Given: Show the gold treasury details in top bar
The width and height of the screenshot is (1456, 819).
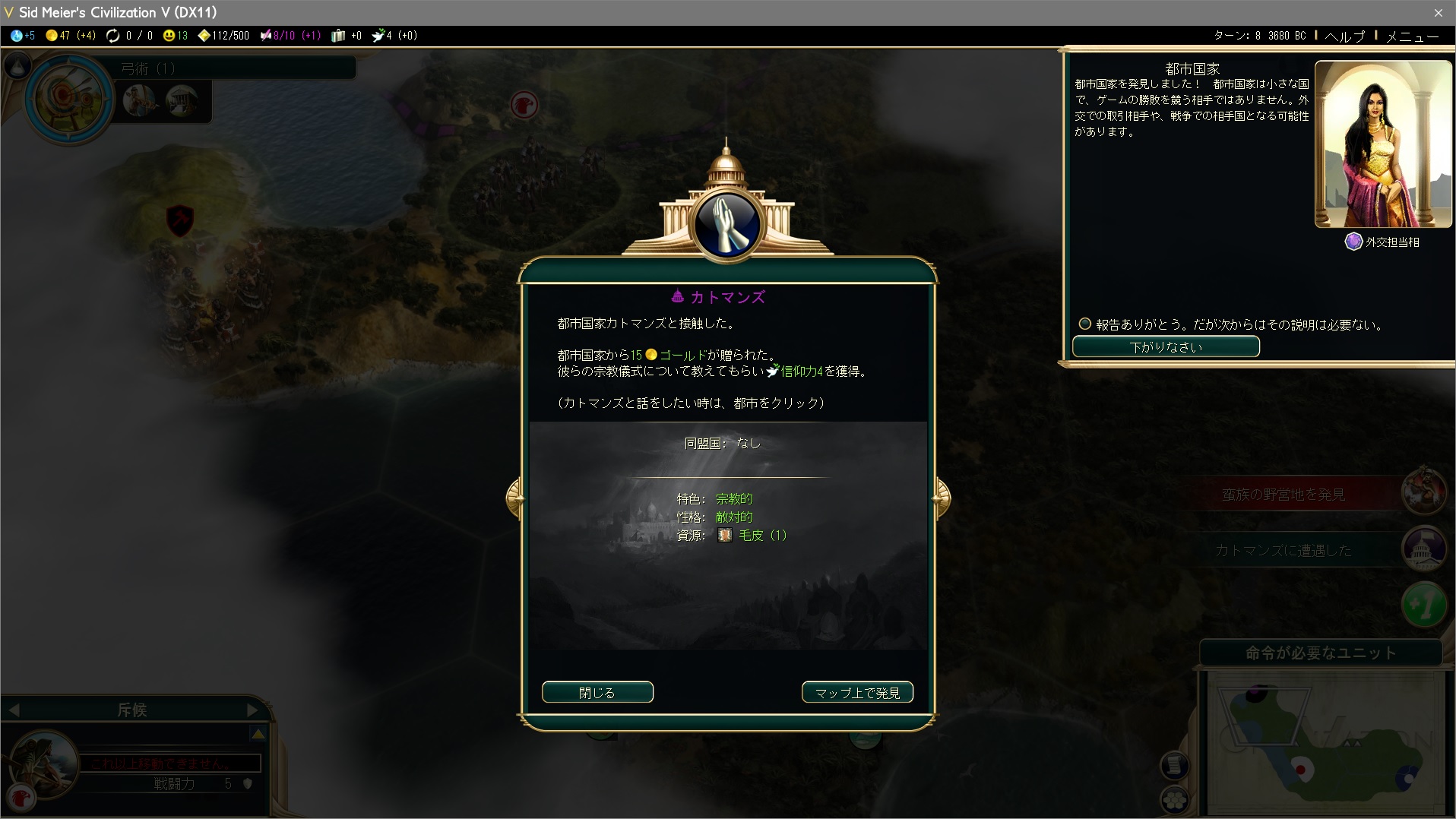Looking at the screenshot, I should pyautogui.click(x=70, y=36).
